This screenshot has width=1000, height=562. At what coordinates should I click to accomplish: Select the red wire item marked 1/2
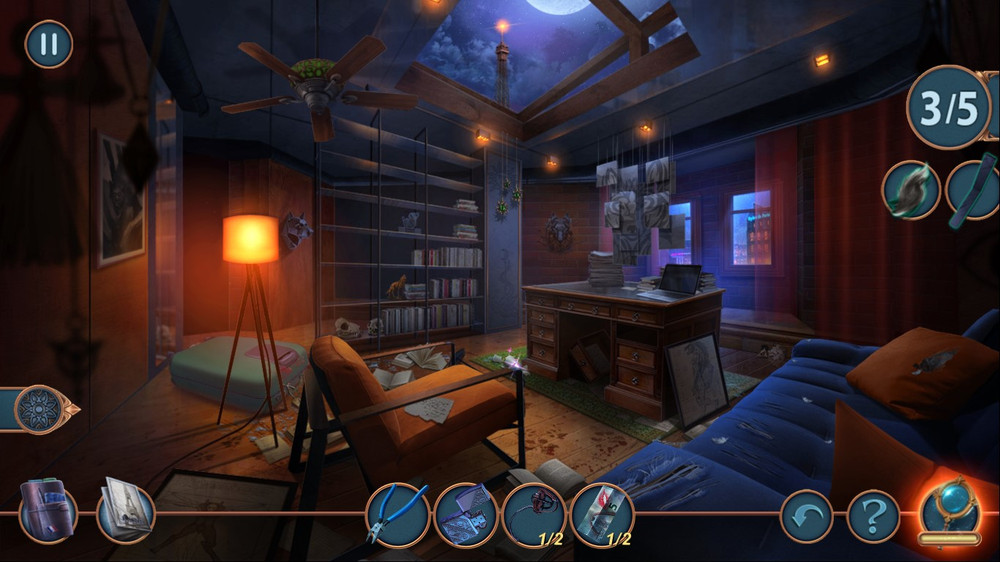pos(533,514)
